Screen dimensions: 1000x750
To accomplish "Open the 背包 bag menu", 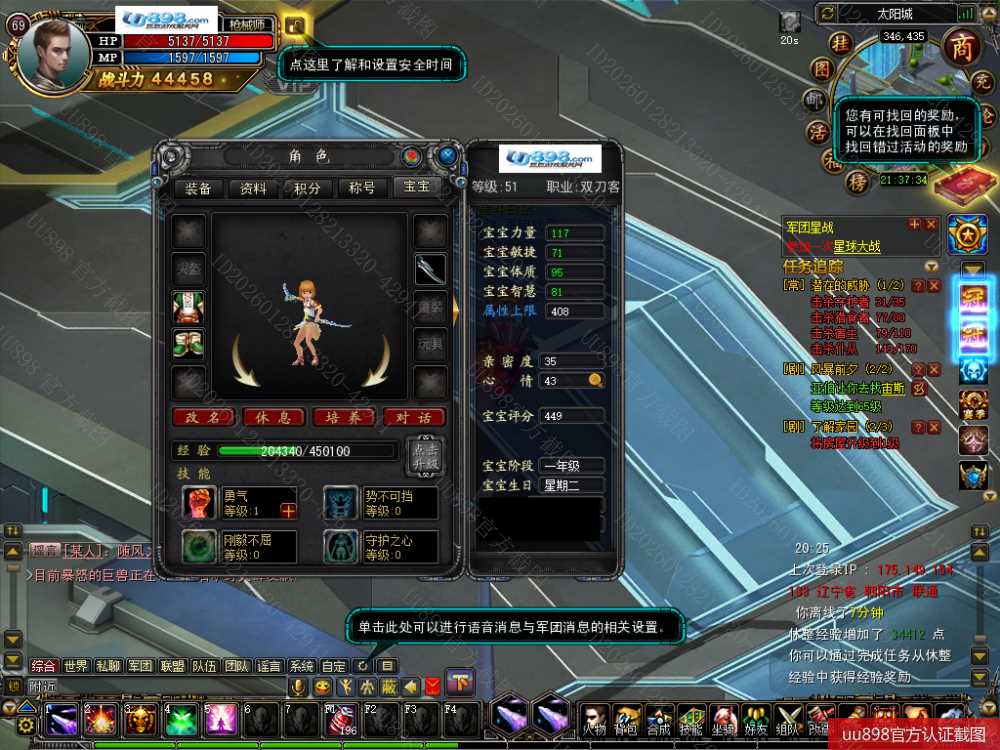I will pyautogui.click(x=626, y=720).
